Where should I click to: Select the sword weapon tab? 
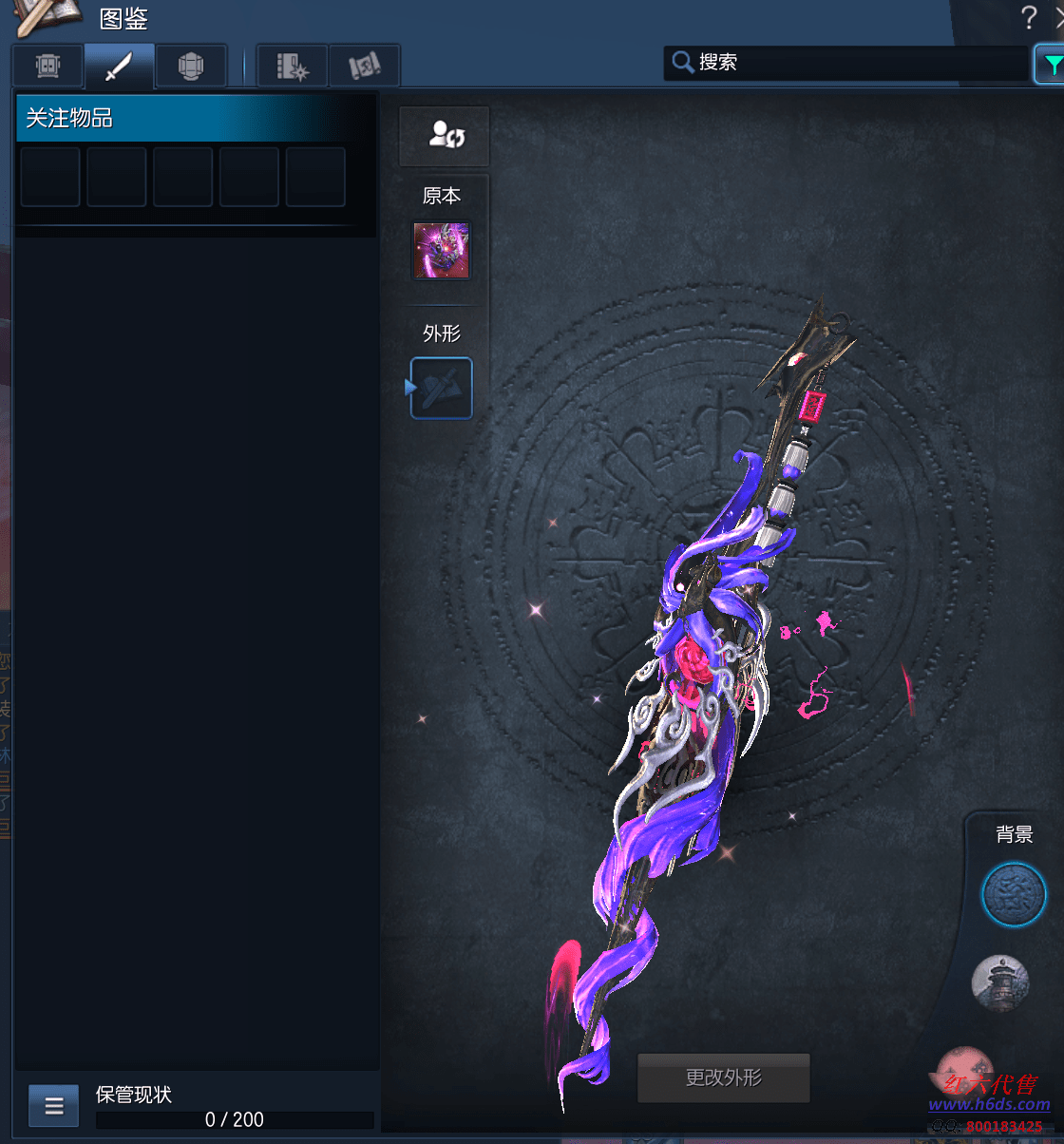pyautogui.click(x=119, y=67)
